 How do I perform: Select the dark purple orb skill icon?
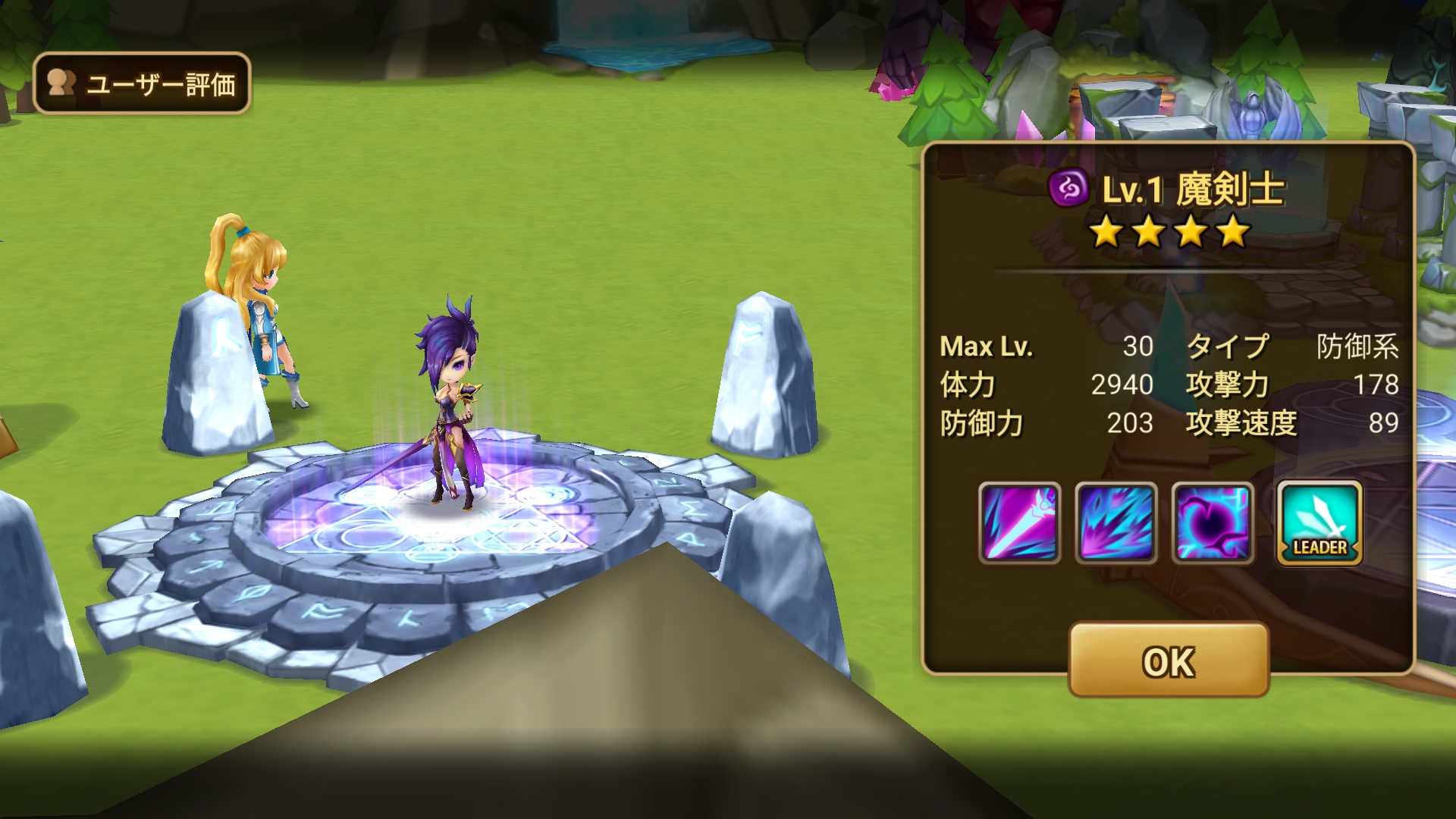pyautogui.click(x=1213, y=522)
